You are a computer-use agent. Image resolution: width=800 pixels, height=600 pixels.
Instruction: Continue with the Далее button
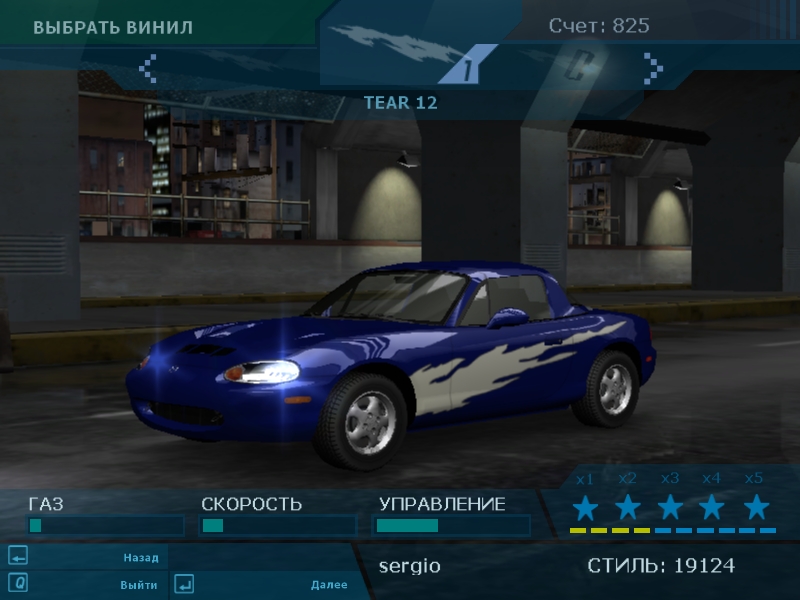(328, 584)
